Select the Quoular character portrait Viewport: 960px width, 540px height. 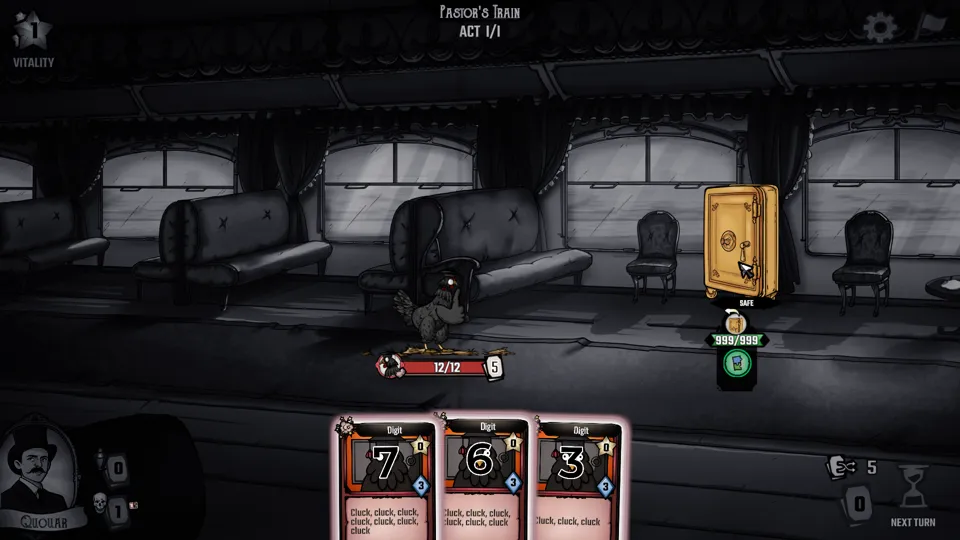point(37,471)
